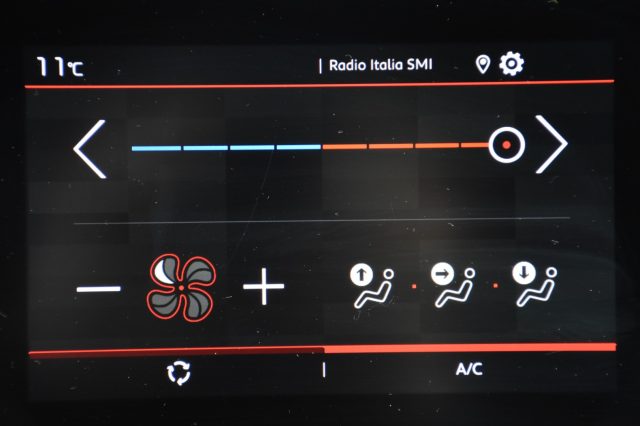Decrease fan speed with the minus button
The height and width of the screenshot is (426, 640).
(98, 290)
